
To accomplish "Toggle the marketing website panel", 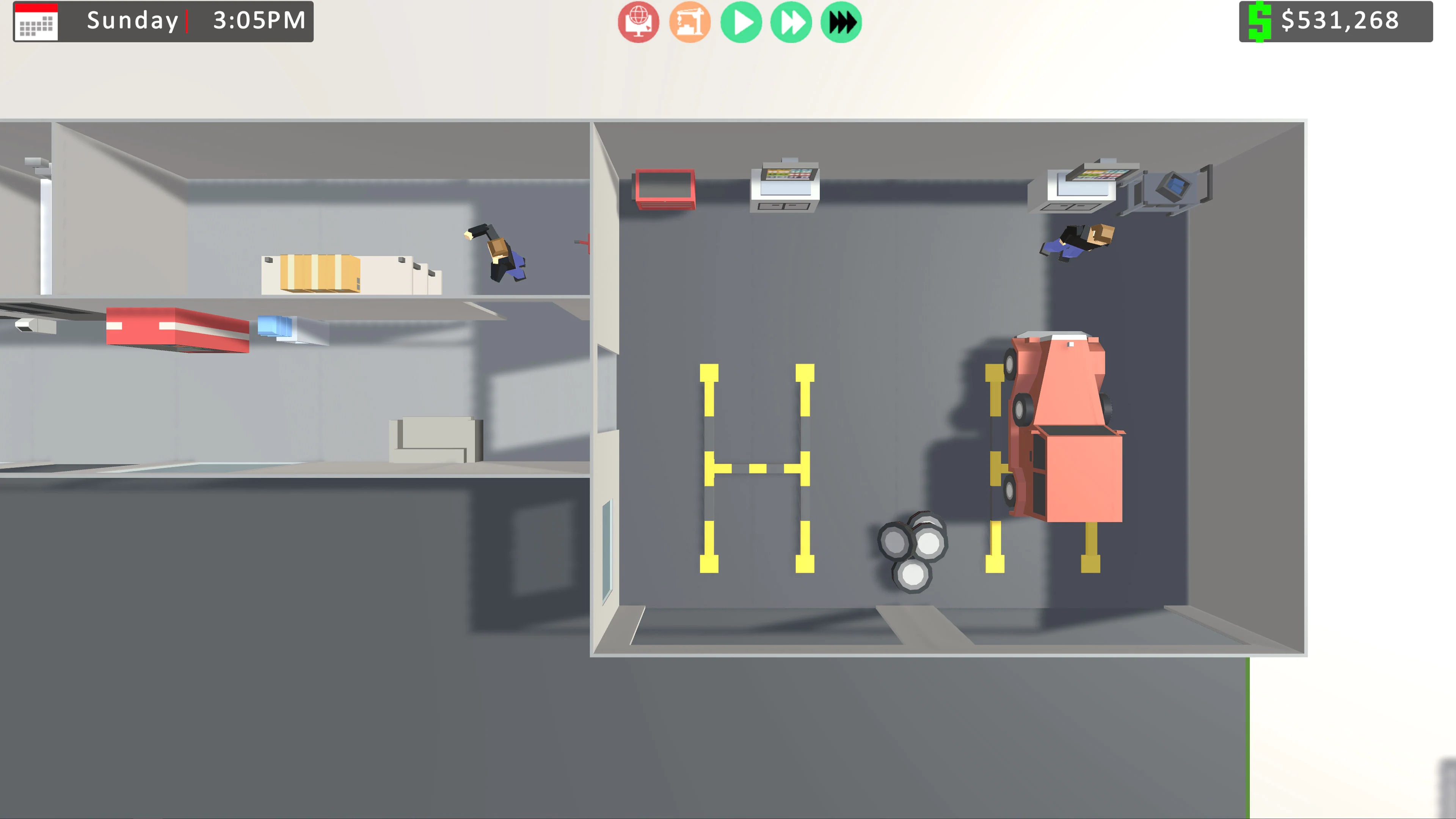I will pos(638,23).
